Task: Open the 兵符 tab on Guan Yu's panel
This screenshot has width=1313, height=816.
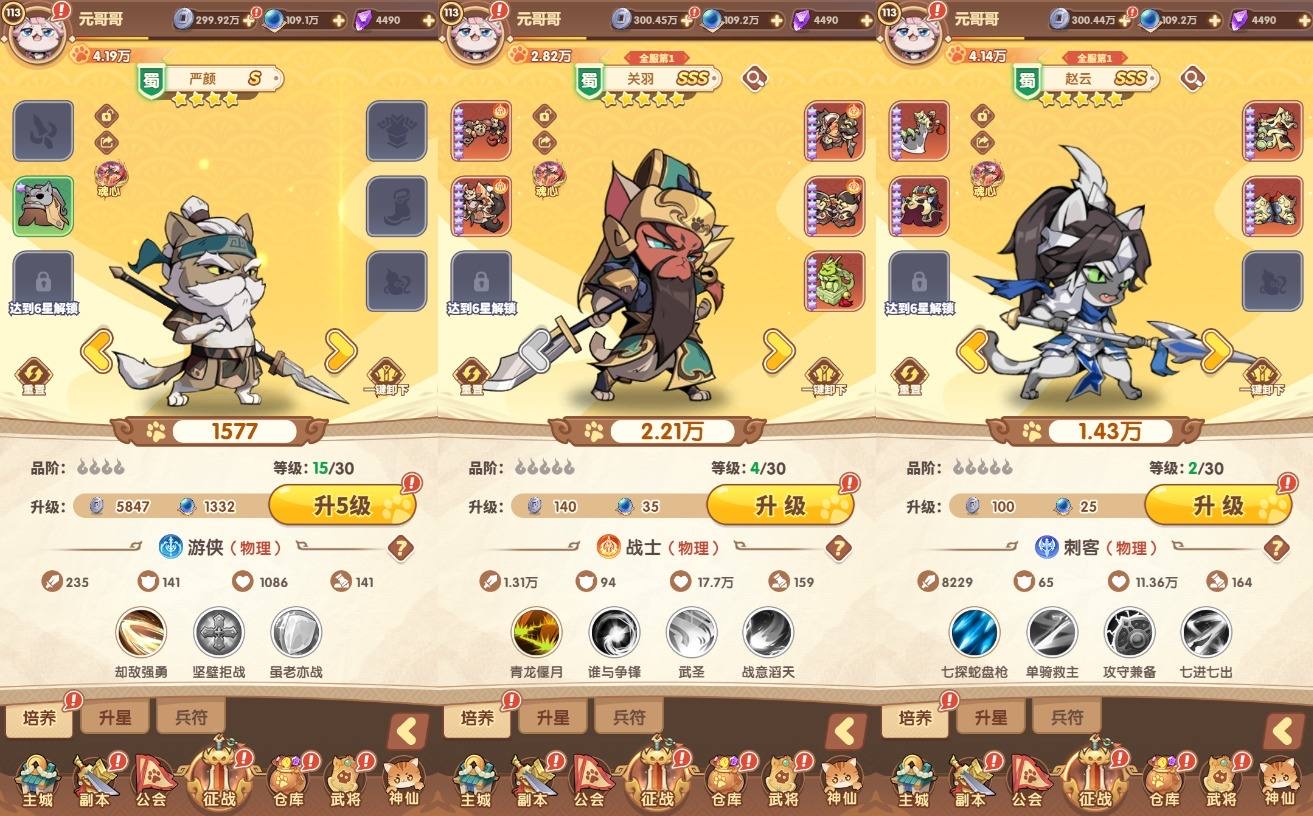Action: click(x=628, y=716)
